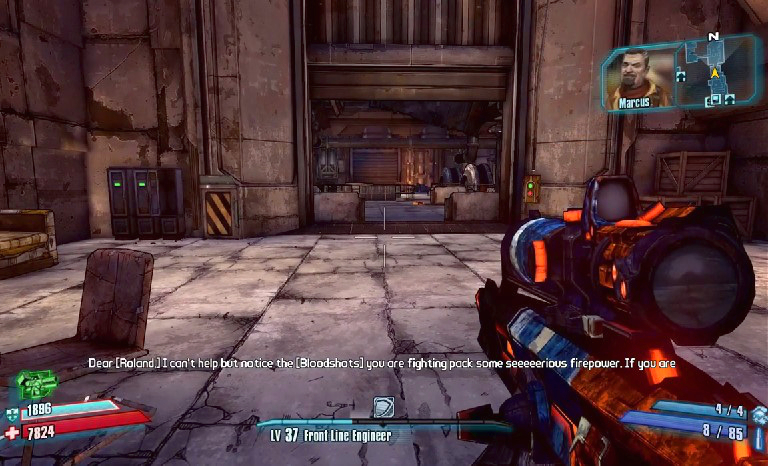
Task: Activate the action skill icon above the XP bar
Action: [384, 407]
